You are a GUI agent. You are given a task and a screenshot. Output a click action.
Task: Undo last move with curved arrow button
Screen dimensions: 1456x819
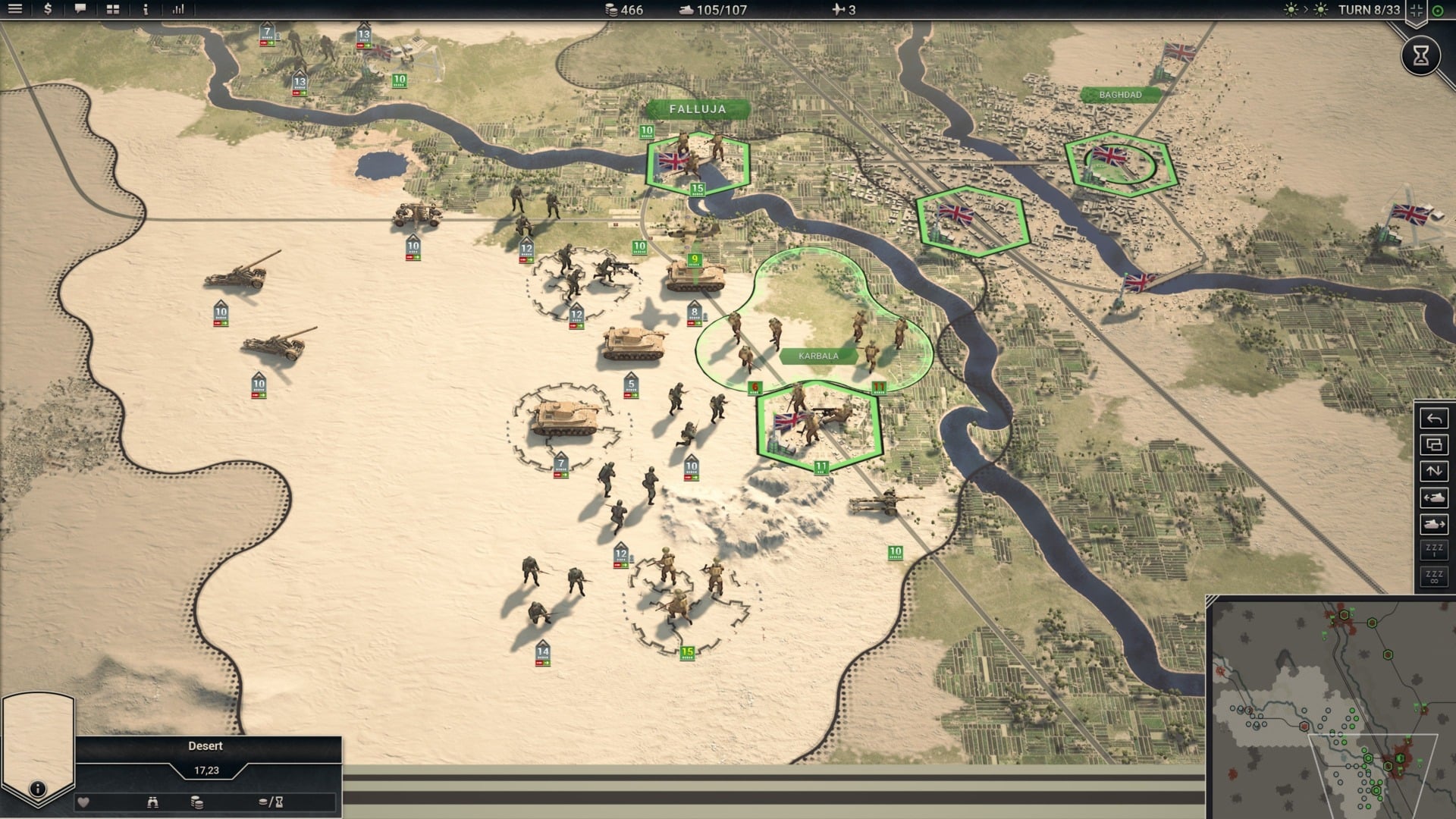[x=1434, y=419]
